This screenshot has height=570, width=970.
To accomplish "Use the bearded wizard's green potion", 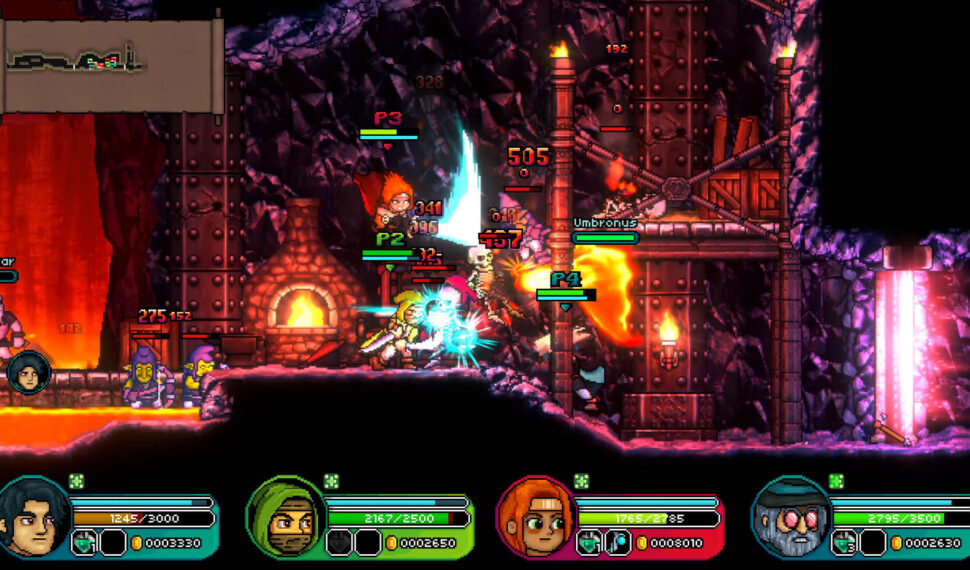I will pos(843,543).
